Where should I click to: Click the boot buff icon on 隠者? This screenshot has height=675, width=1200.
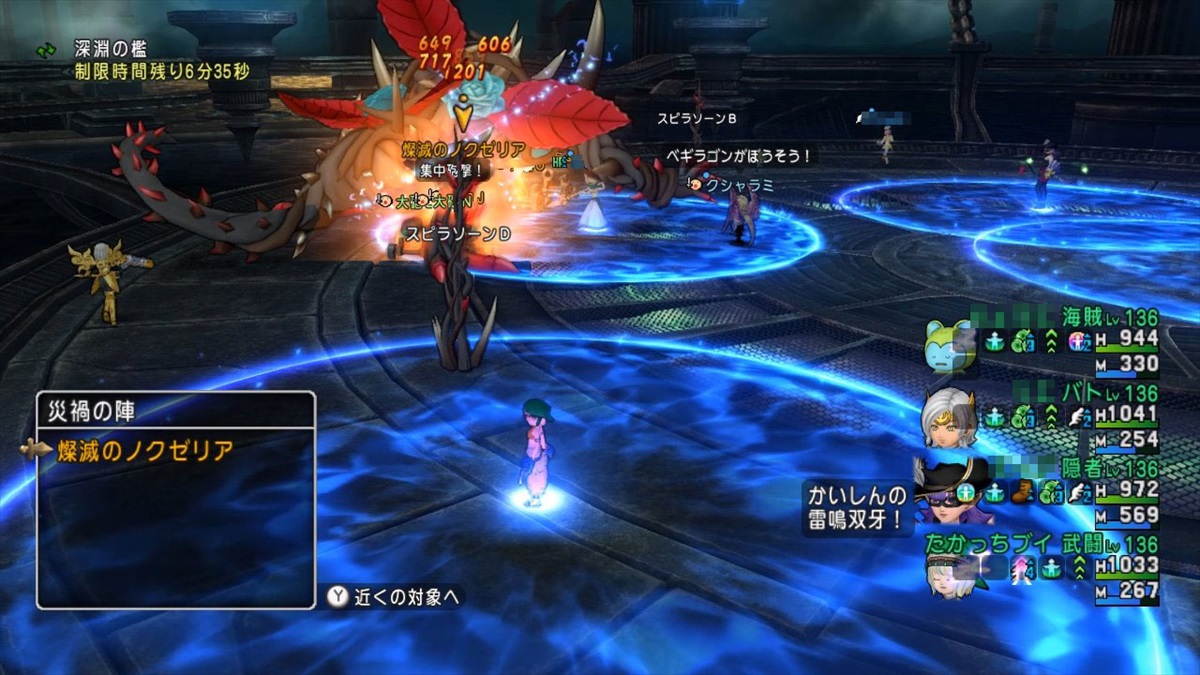pos(1023,491)
